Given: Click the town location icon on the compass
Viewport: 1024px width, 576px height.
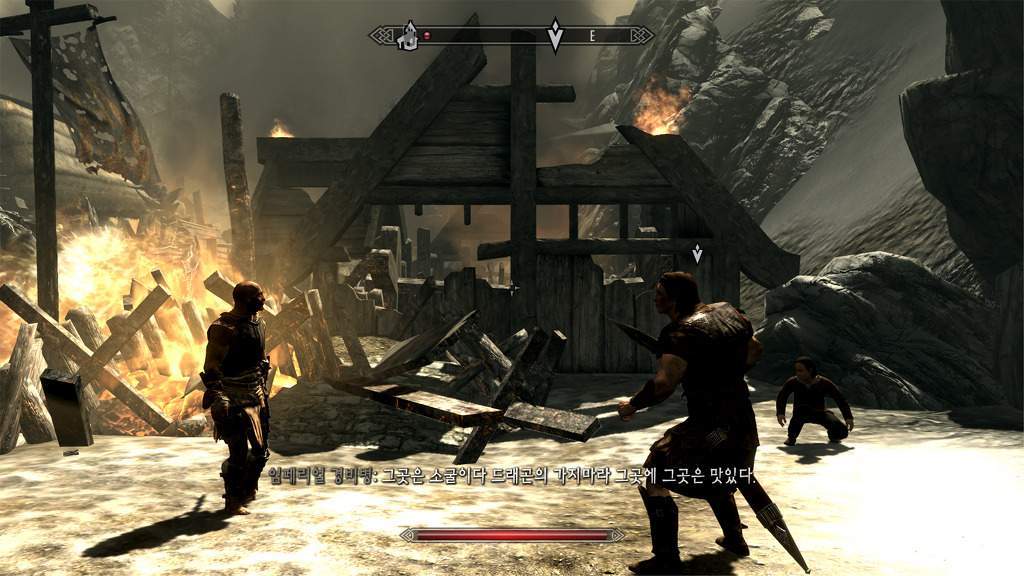Looking at the screenshot, I should [408, 36].
